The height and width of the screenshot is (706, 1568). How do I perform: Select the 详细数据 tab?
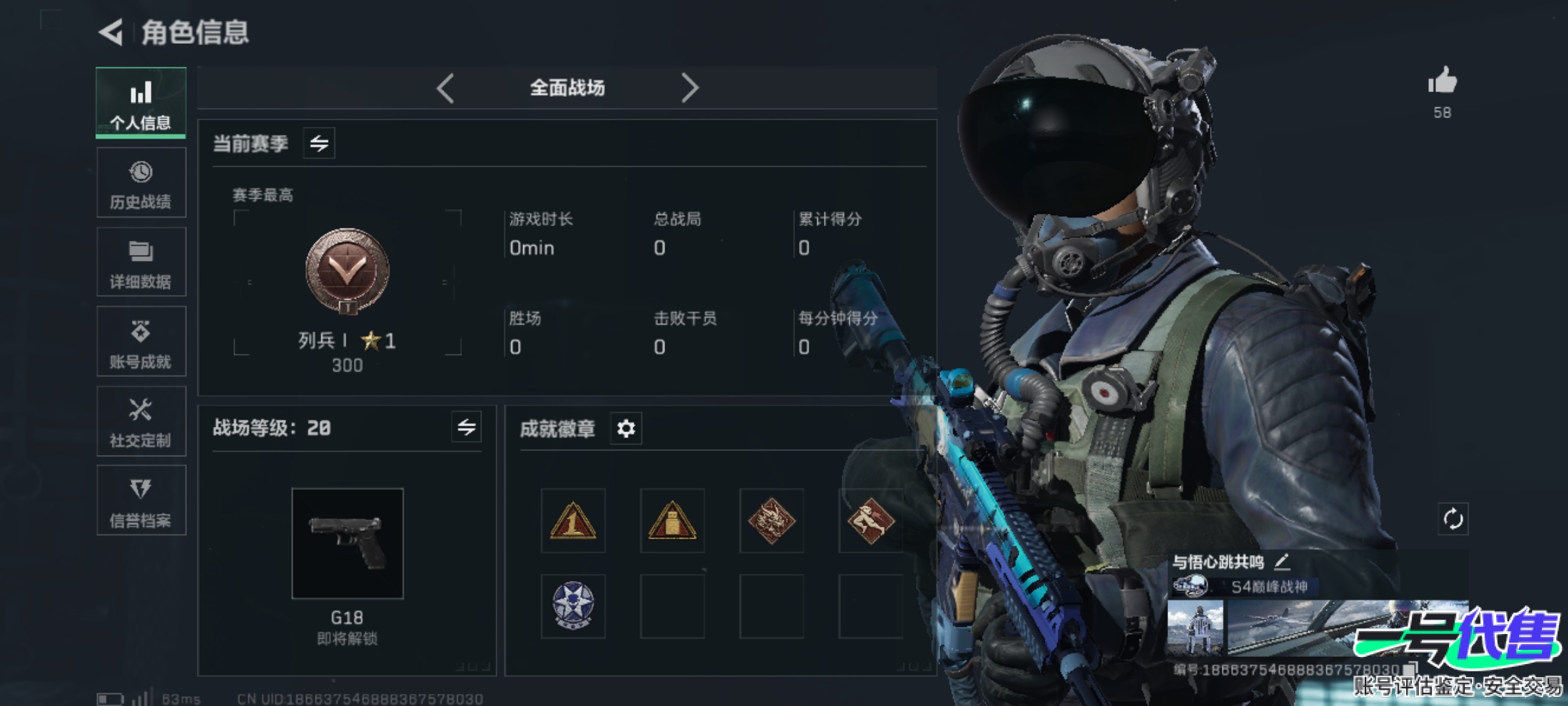pos(141,263)
